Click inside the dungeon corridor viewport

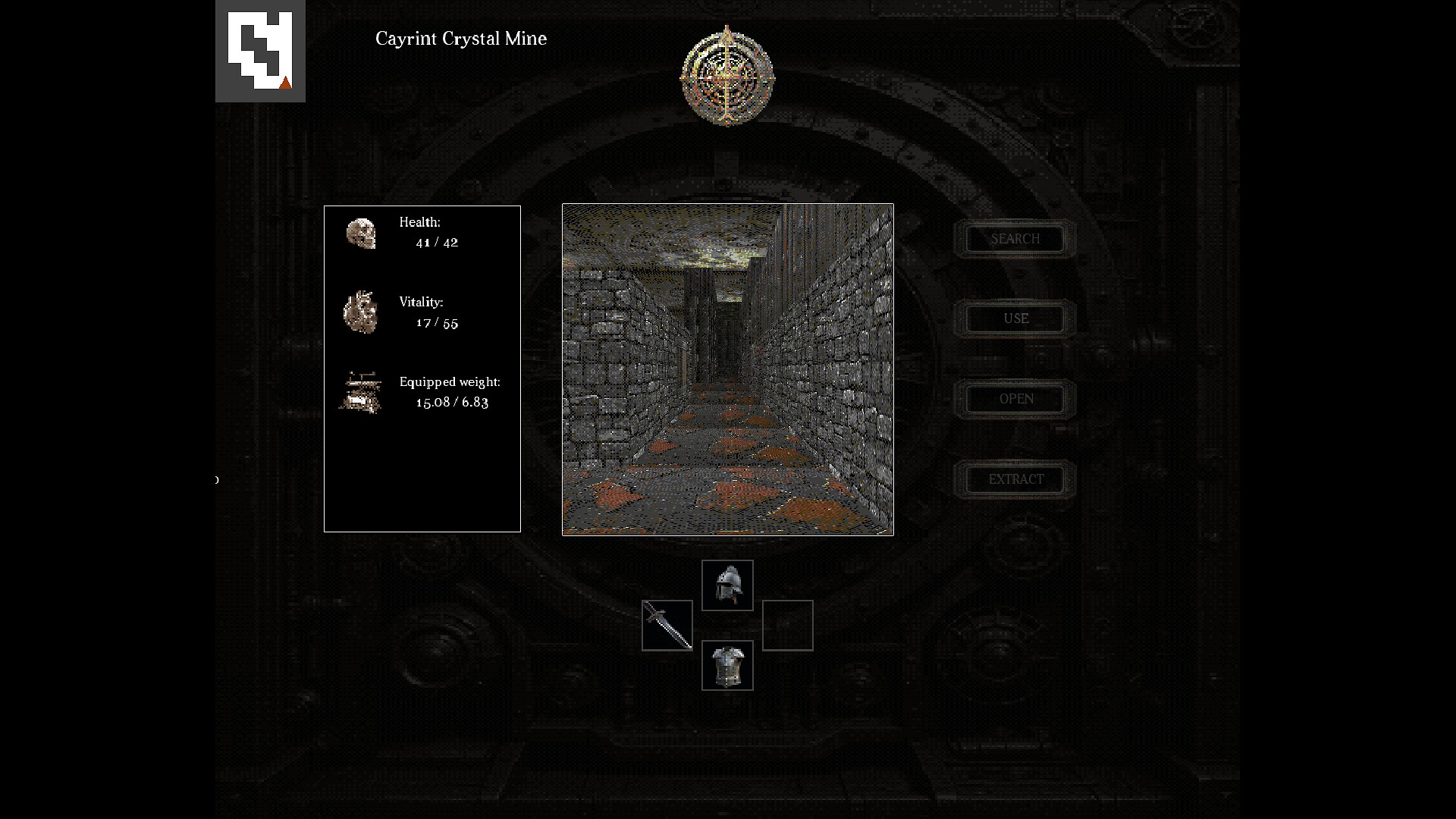pos(726,369)
